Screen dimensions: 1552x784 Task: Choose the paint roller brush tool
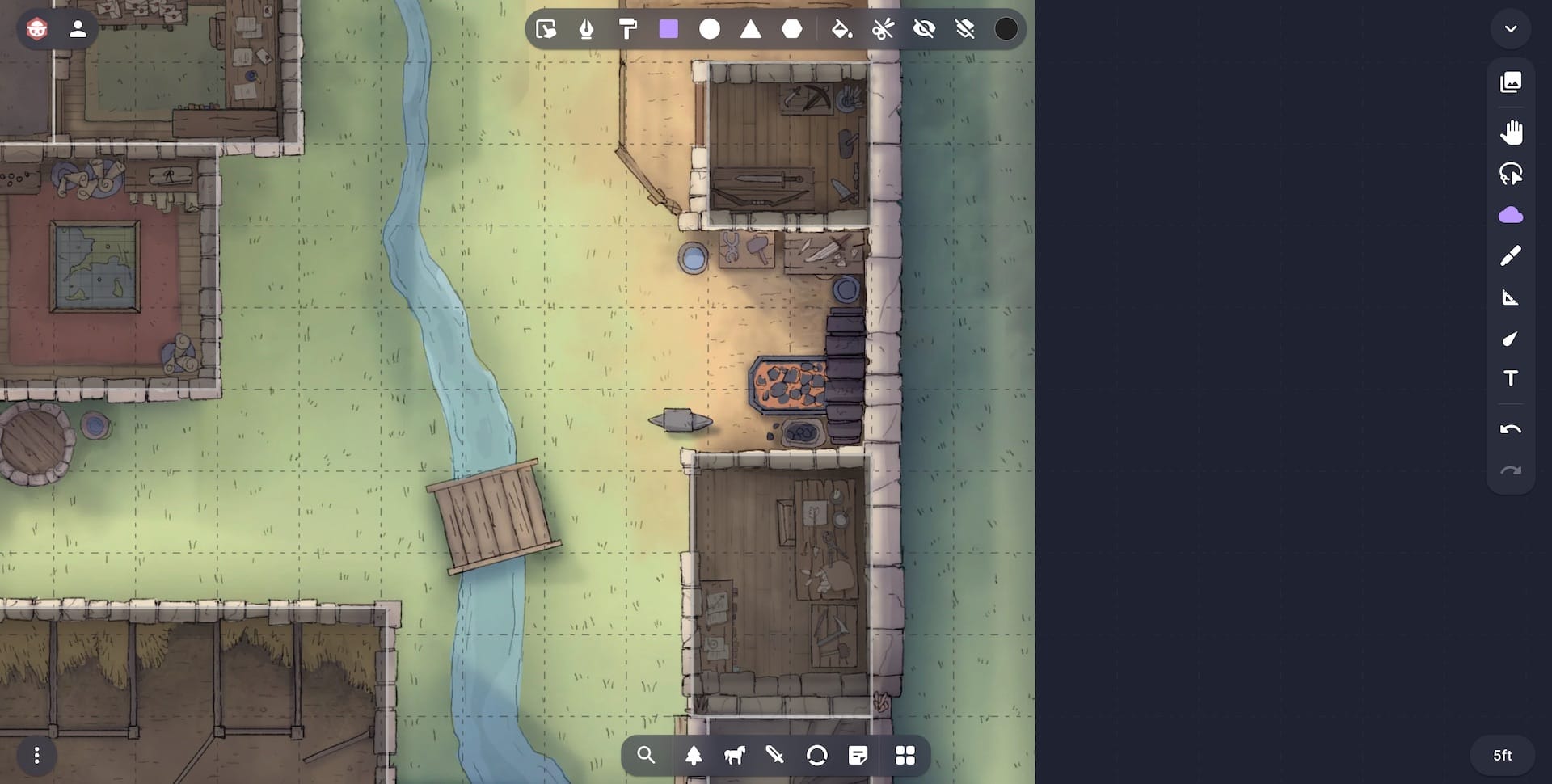pos(627,29)
